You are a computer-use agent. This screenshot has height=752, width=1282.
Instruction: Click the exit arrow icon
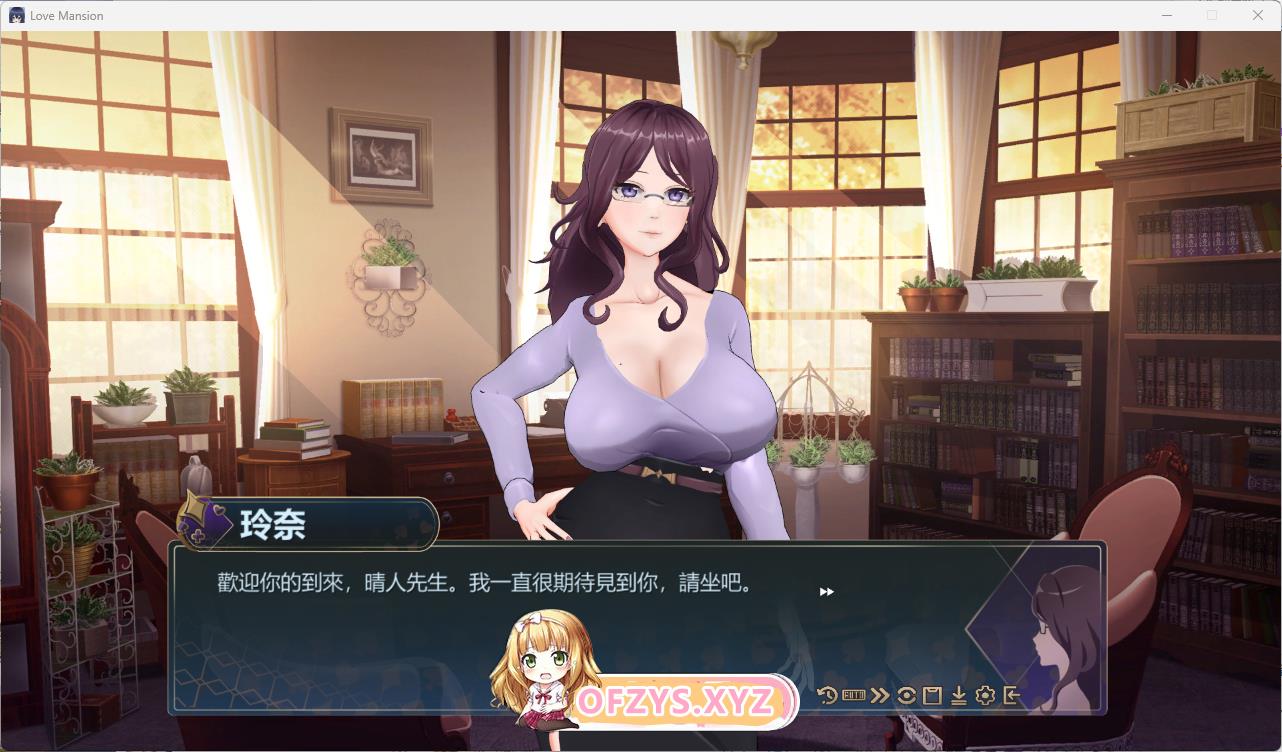tap(1011, 695)
